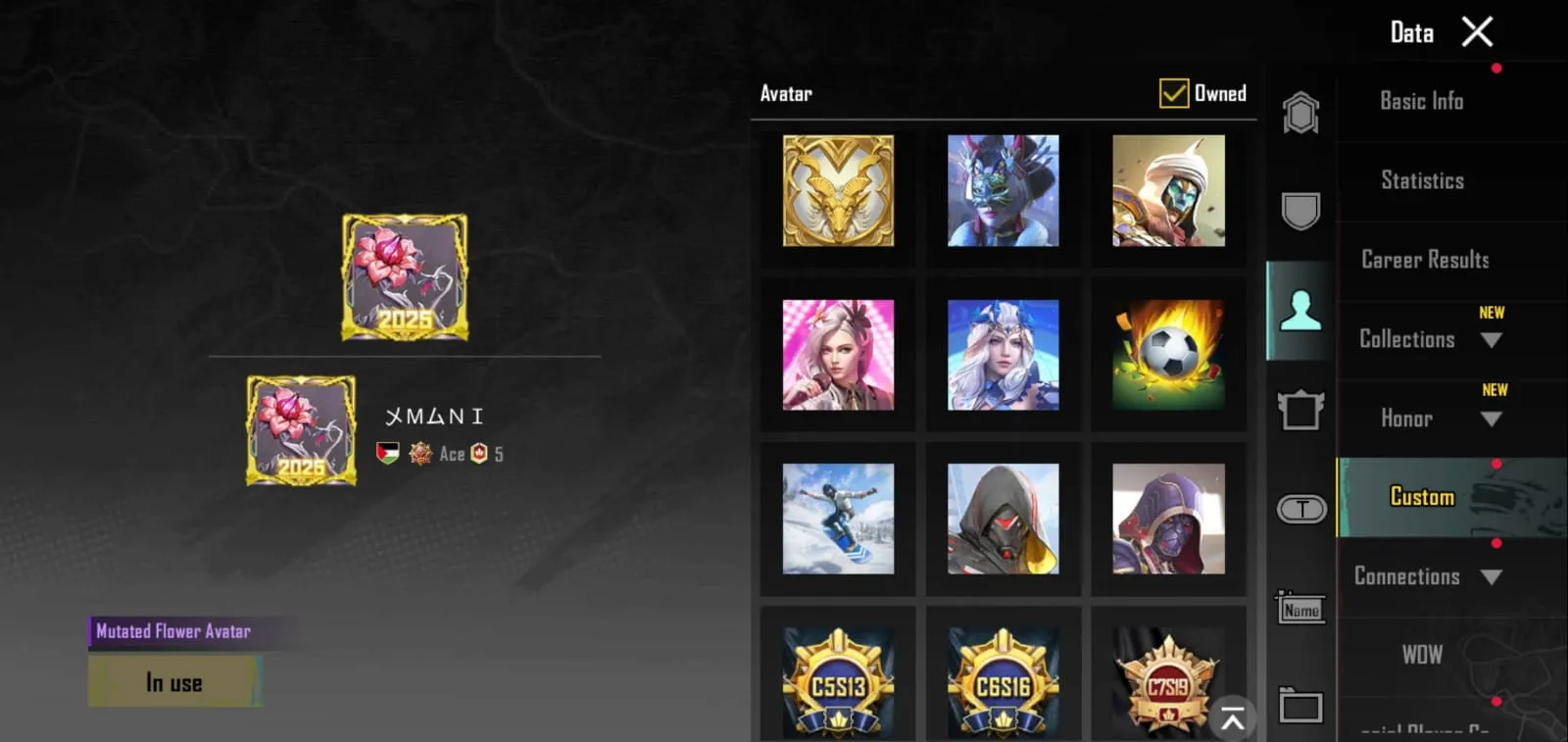Screen dimensions: 1568x742
Task: Select the emblem customization icon
Action: [x=1300, y=111]
